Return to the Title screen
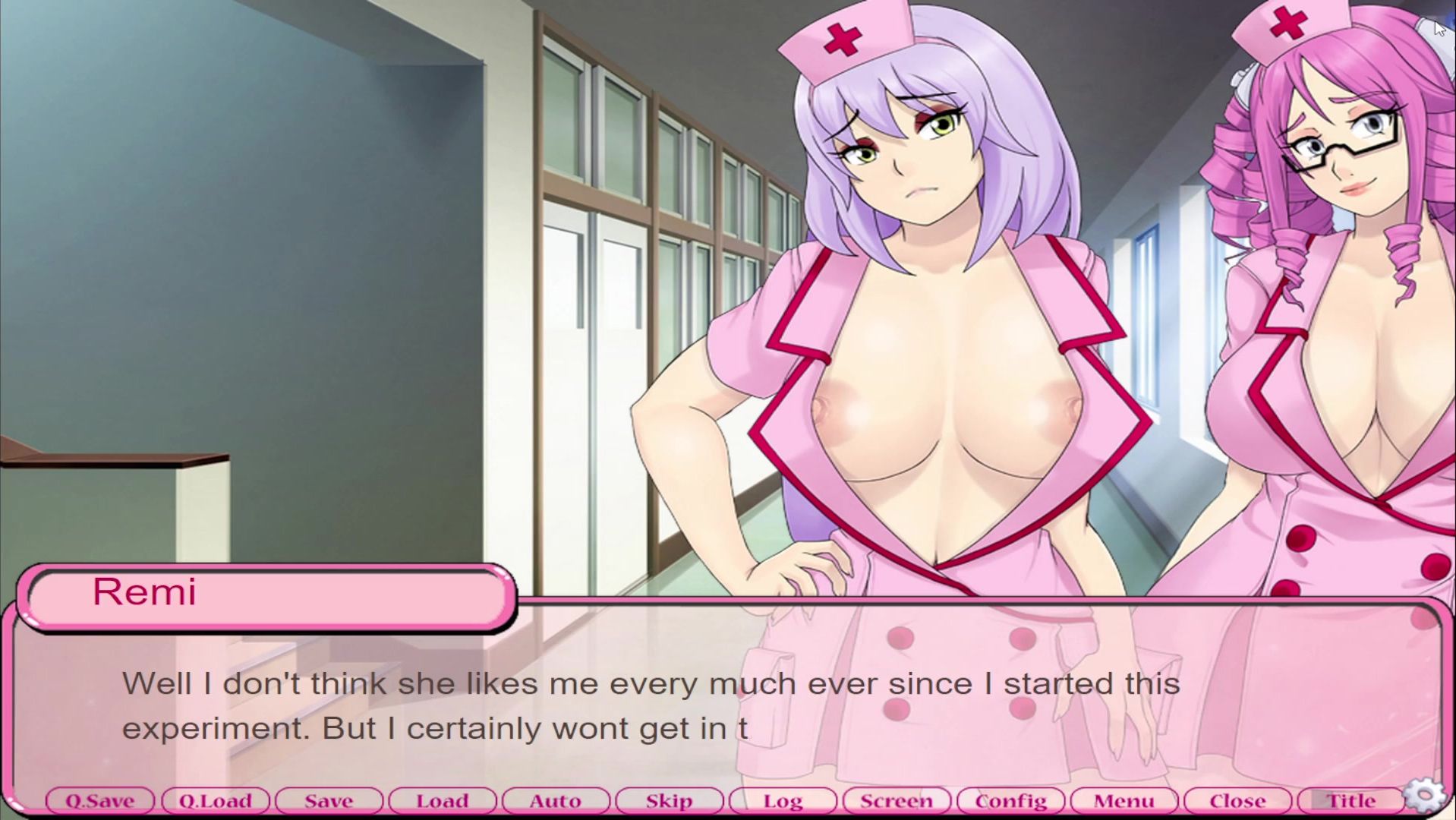 pos(1350,800)
